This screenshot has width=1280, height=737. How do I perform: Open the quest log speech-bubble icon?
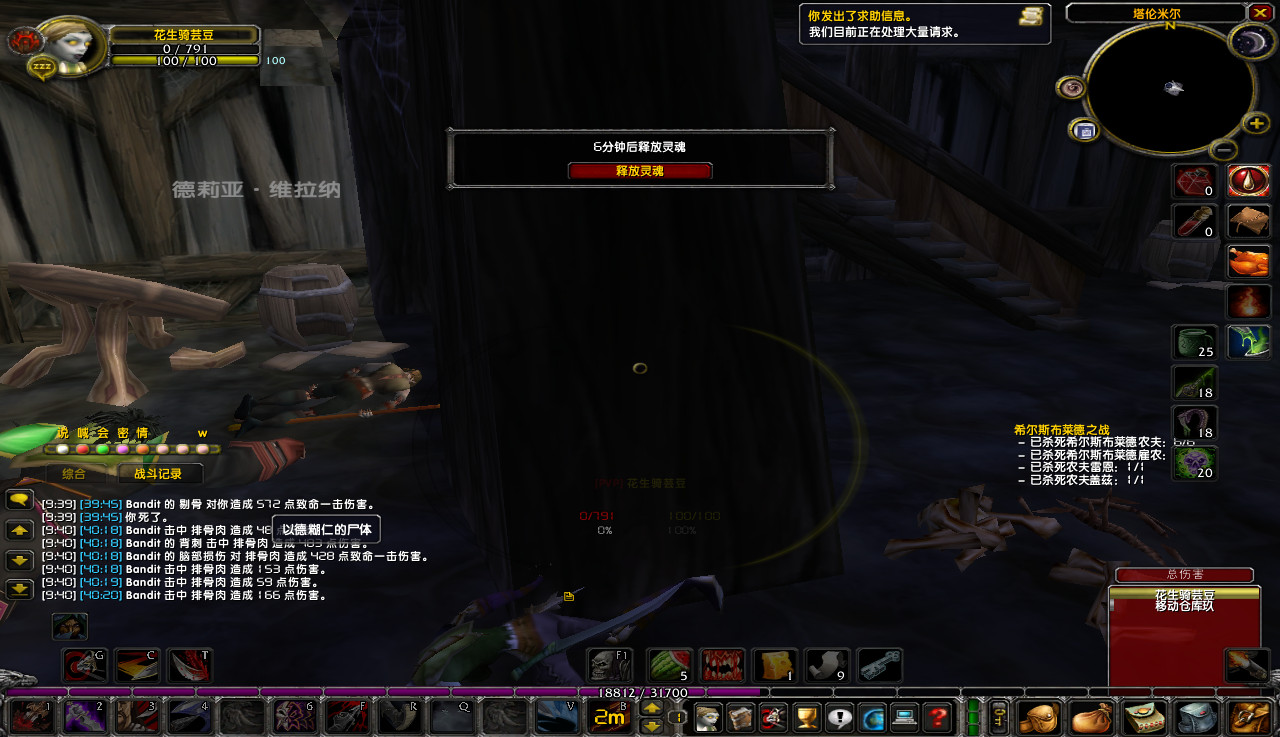click(x=840, y=718)
